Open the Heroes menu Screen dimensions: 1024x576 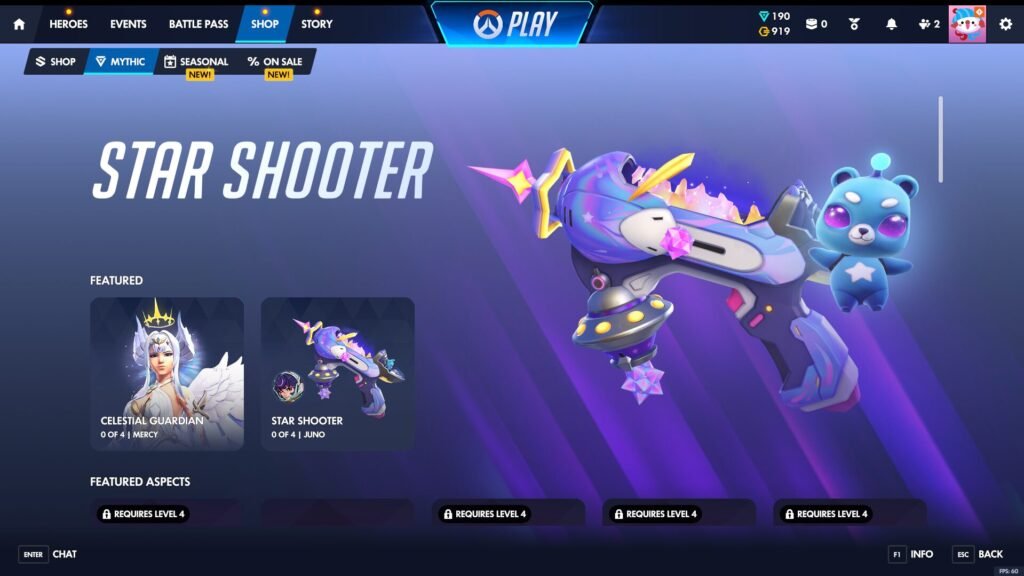[x=68, y=24]
